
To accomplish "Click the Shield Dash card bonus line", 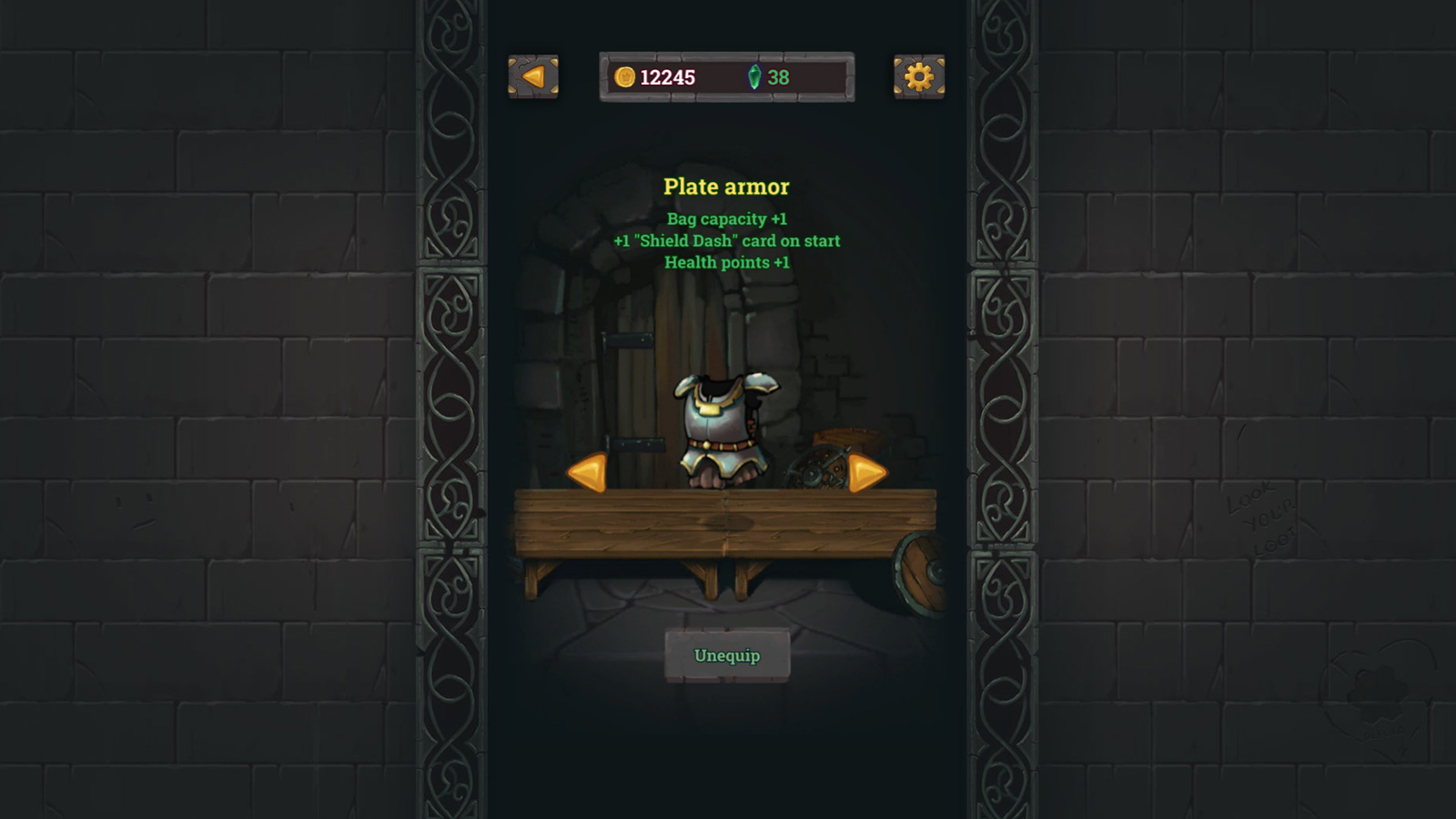I will [x=728, y=241].
